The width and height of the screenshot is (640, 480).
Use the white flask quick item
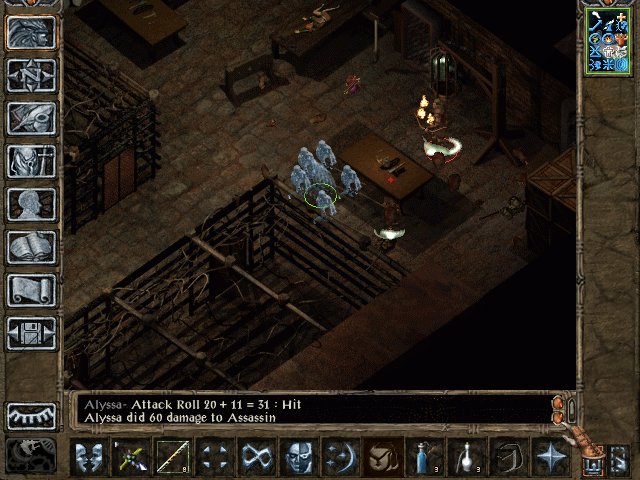(x=467, y=457)
